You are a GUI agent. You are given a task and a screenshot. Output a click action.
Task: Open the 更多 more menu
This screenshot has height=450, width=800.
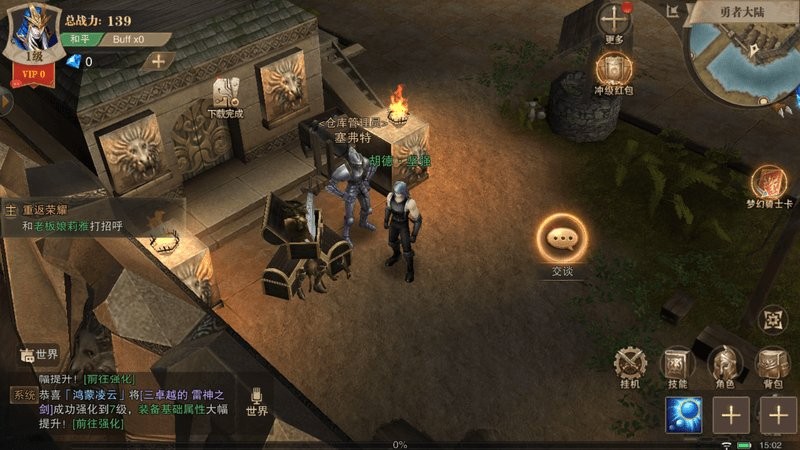[614, 22]
